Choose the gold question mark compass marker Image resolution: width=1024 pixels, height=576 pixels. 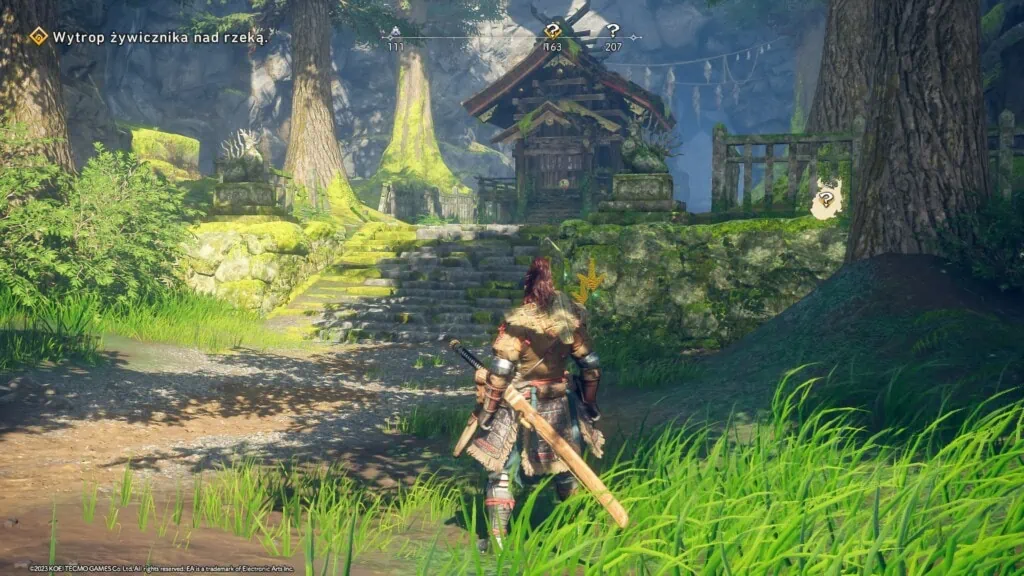click(552, 31)
